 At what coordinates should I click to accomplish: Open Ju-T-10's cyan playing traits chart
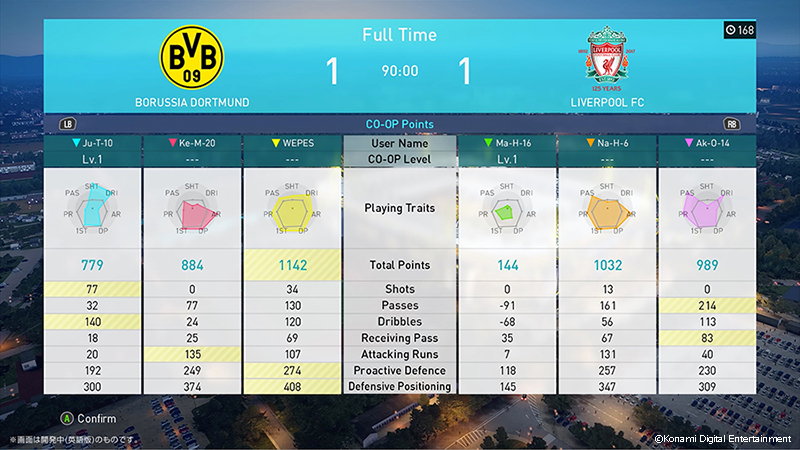point(92,209)
